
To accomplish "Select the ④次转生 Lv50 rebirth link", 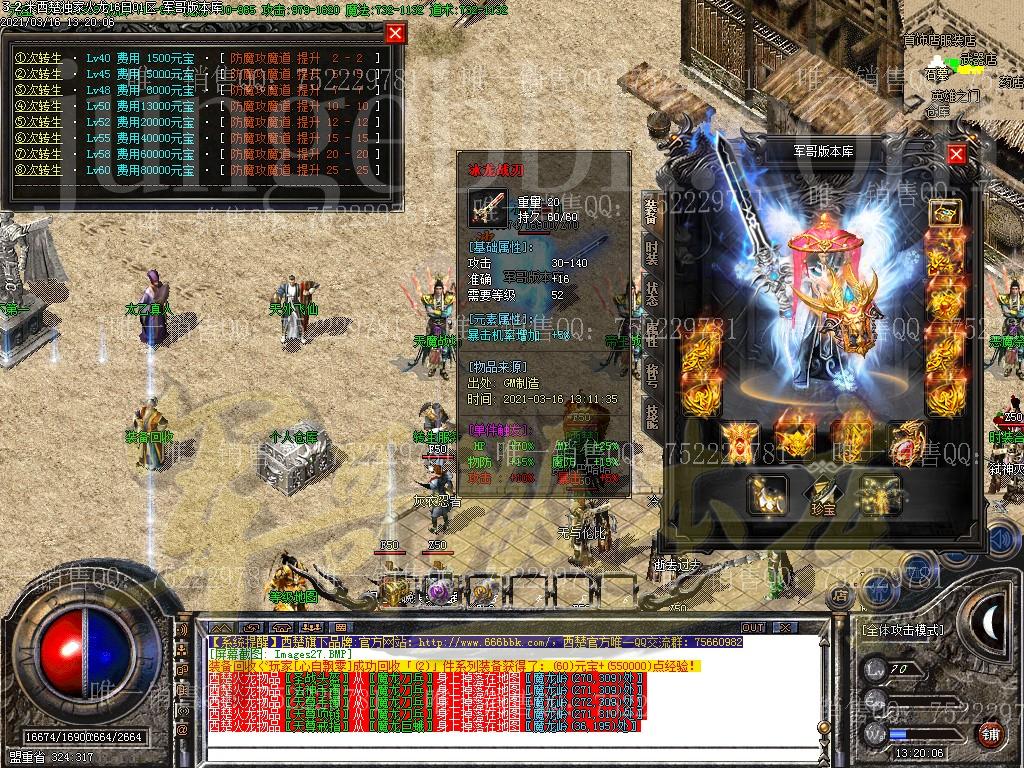I will pos(38,106).
